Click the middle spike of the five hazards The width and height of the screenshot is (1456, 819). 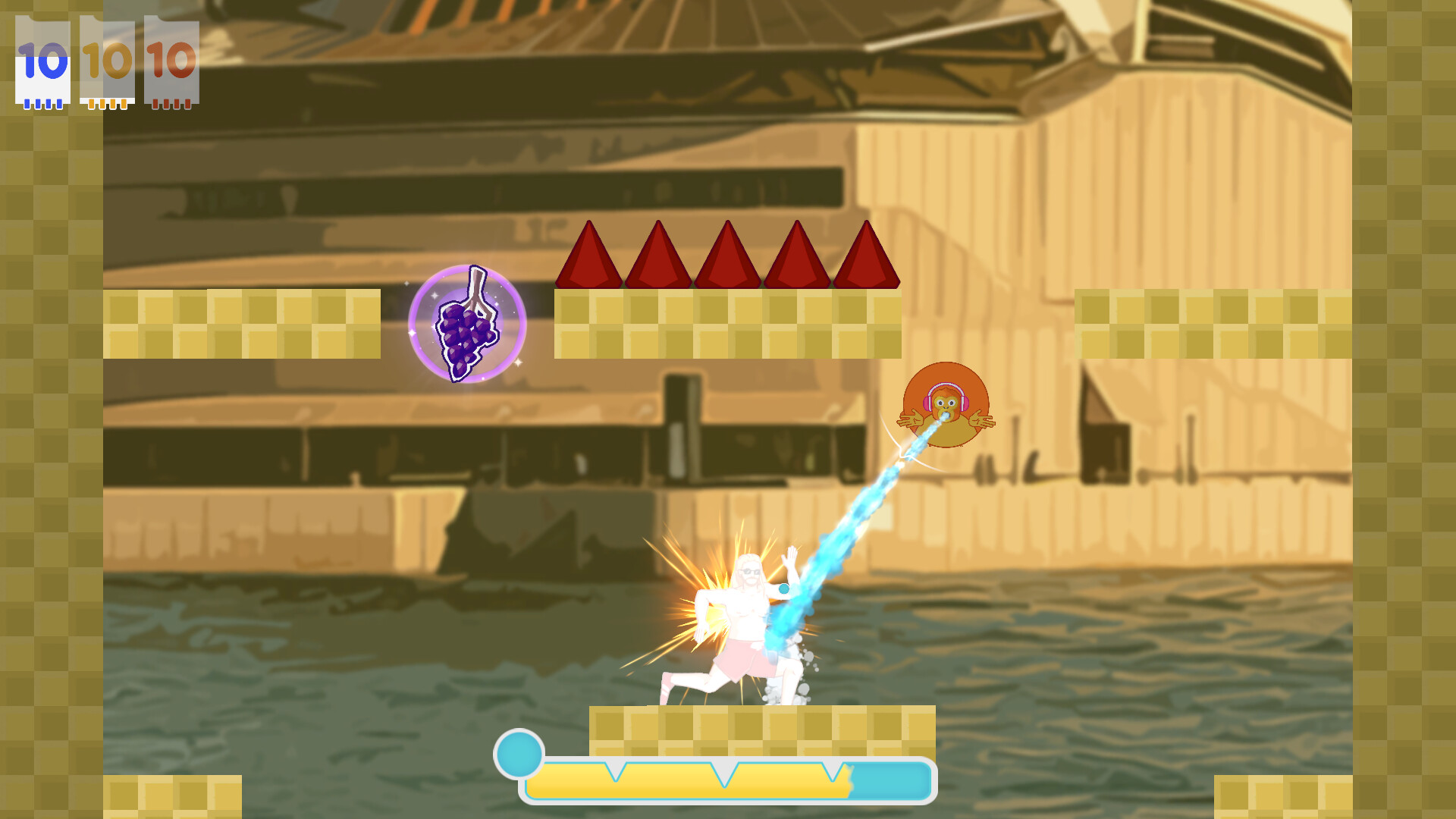pyautogui.click(x=728, y=258)
